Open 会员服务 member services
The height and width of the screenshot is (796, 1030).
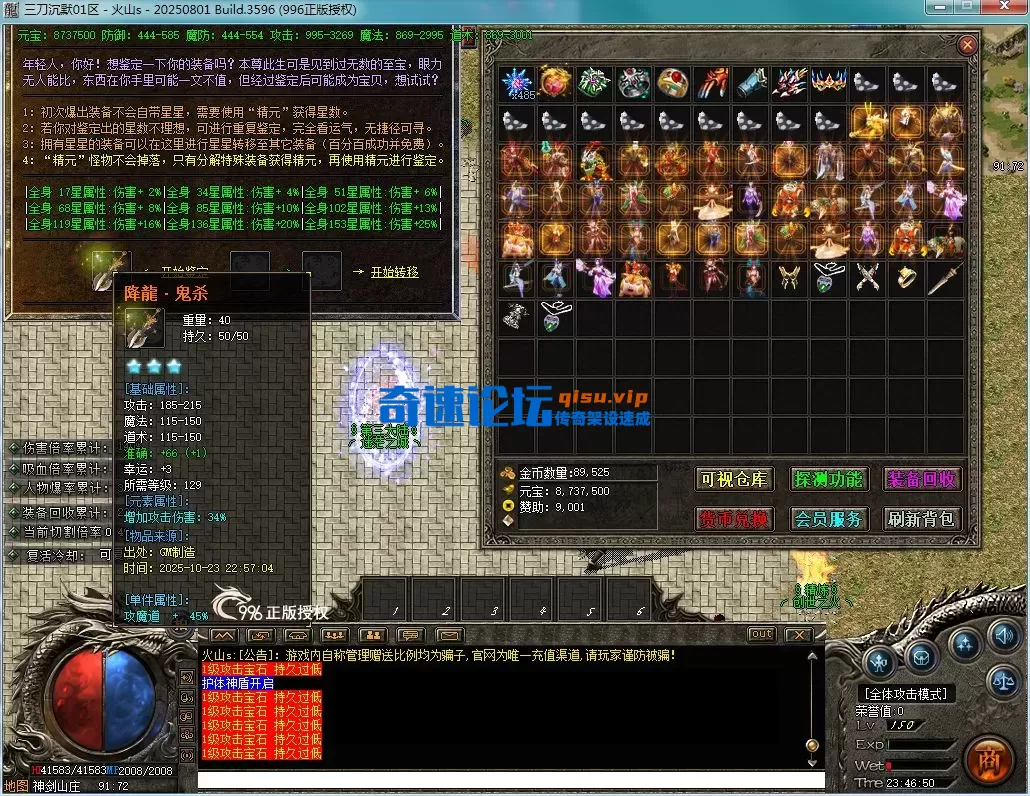[x=828, y=519]
